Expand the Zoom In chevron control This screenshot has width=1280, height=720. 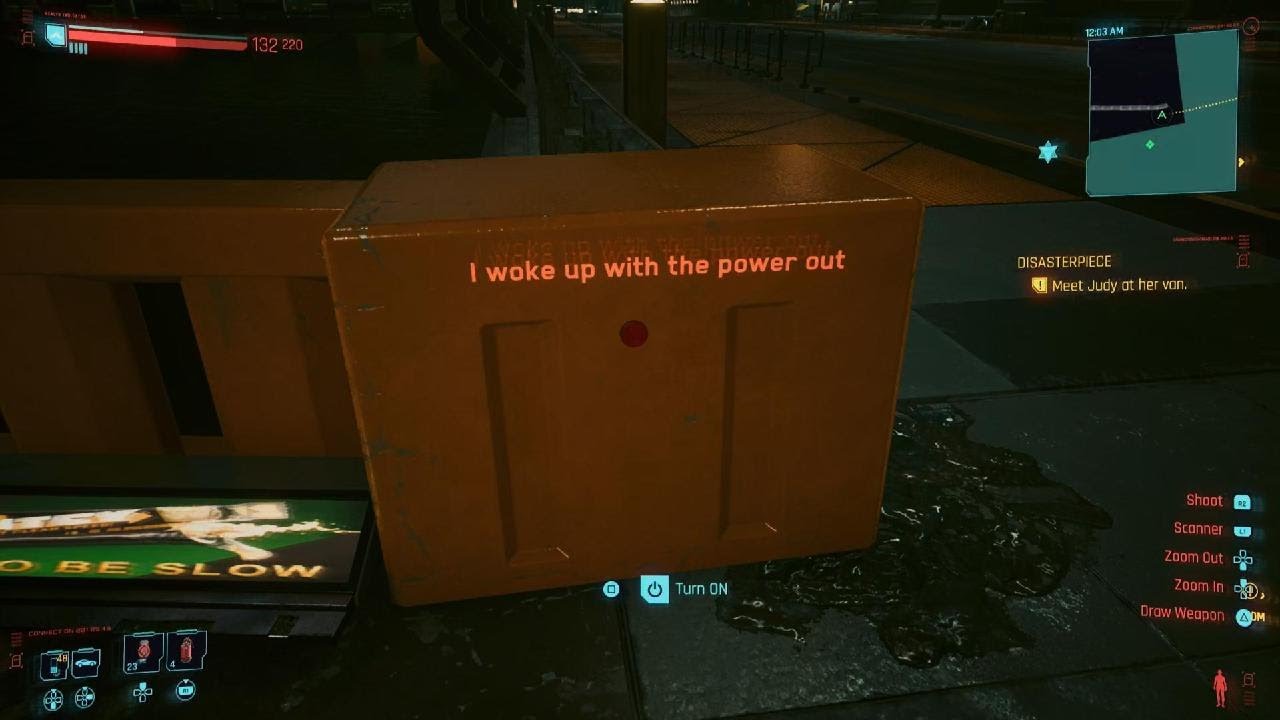(x=1264, y=593)
